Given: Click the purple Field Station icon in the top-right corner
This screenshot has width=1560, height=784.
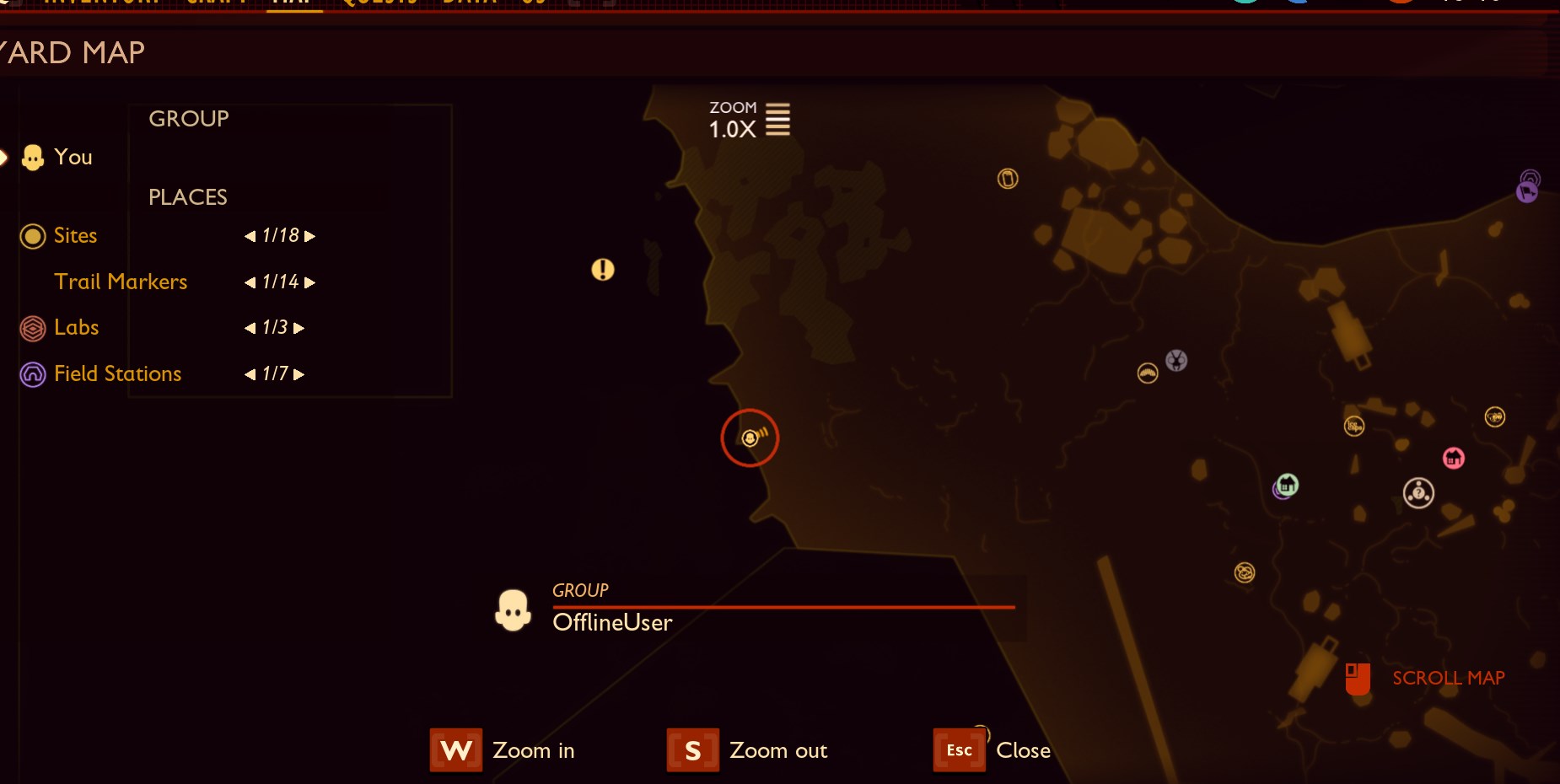Looking at the screenshot, I should (1526, 188).
